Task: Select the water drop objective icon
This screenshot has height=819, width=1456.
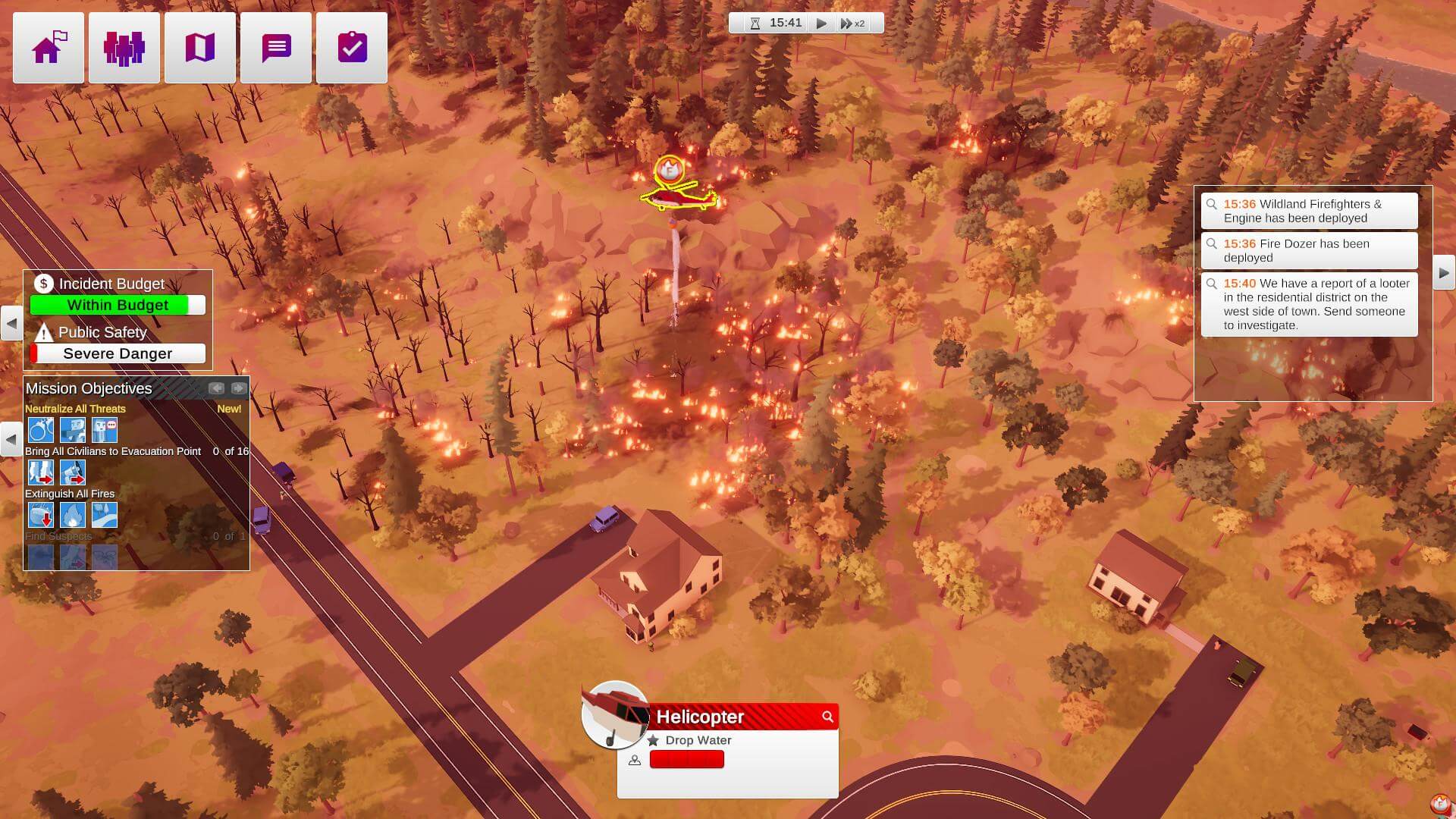Action: pos(41,515)
